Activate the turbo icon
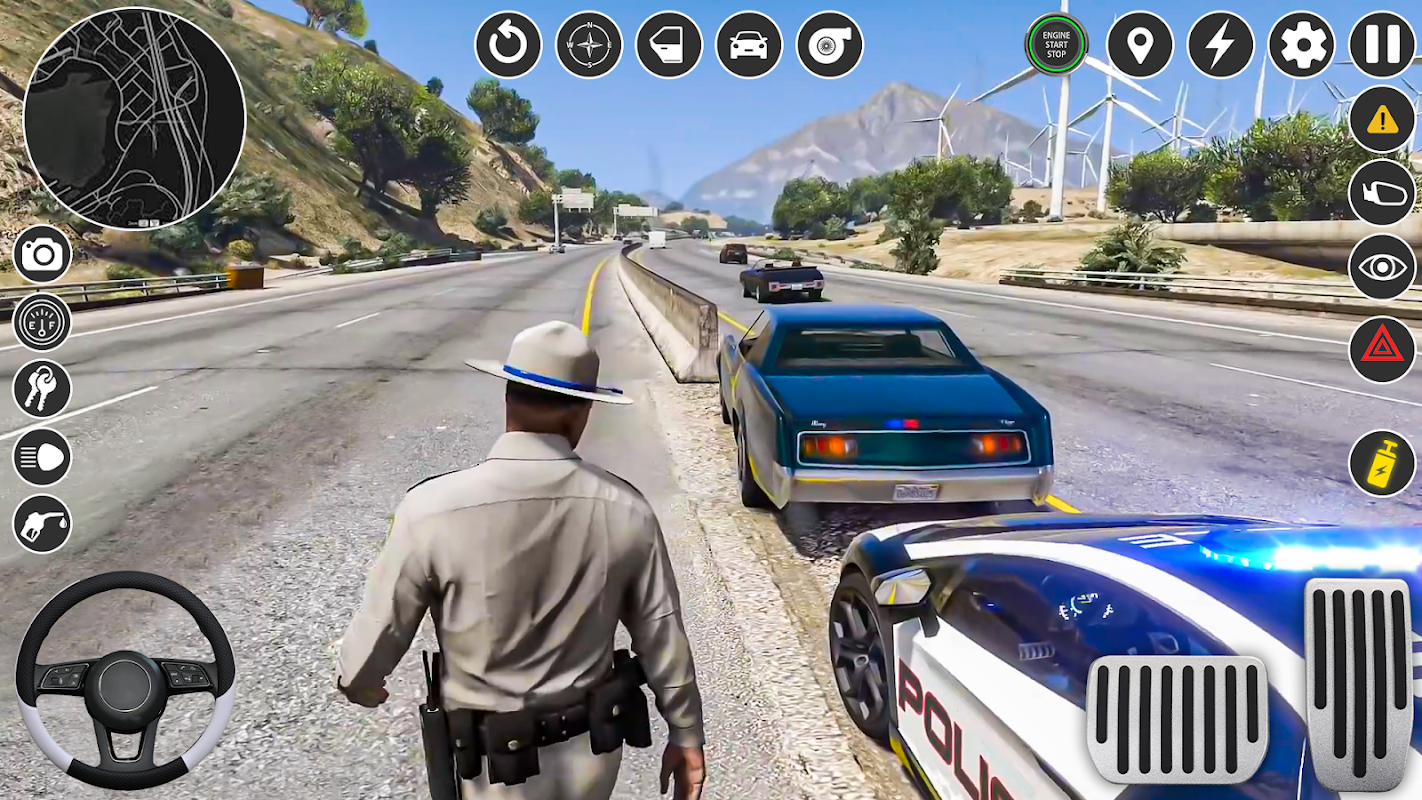 [x=829, y=45]
